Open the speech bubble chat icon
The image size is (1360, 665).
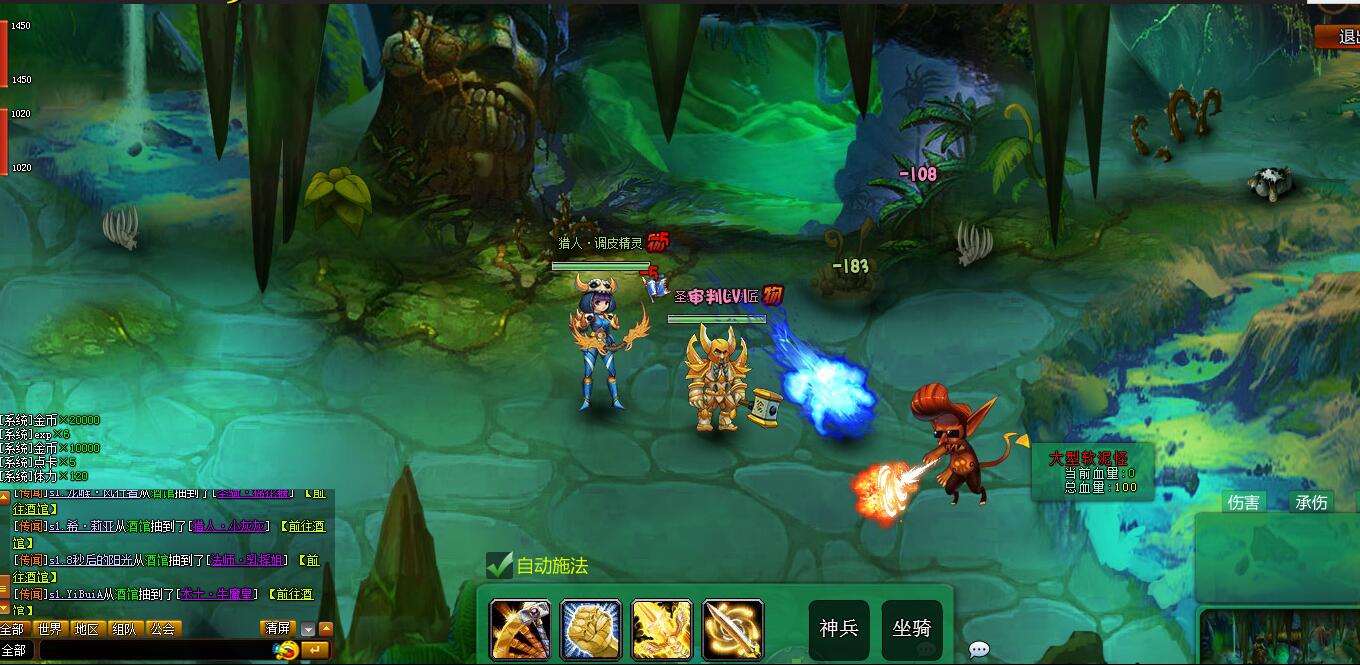[979, 650]
